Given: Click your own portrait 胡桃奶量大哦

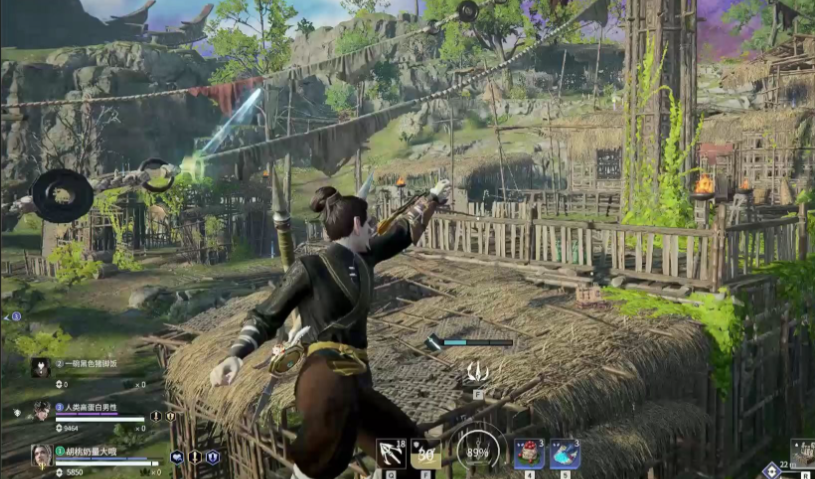Looking at the screenshot, I should (x=41, y=456).
